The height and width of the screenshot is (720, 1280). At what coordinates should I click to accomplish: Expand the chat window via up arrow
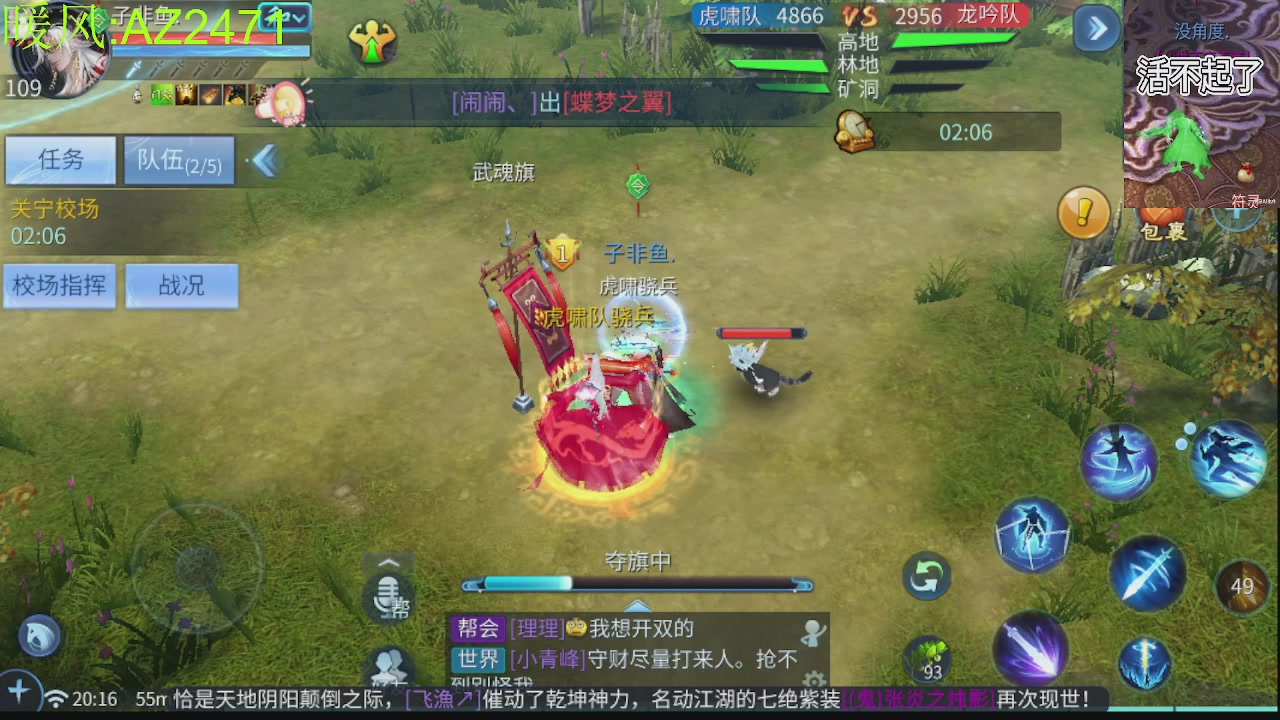[x=638, y=606]
